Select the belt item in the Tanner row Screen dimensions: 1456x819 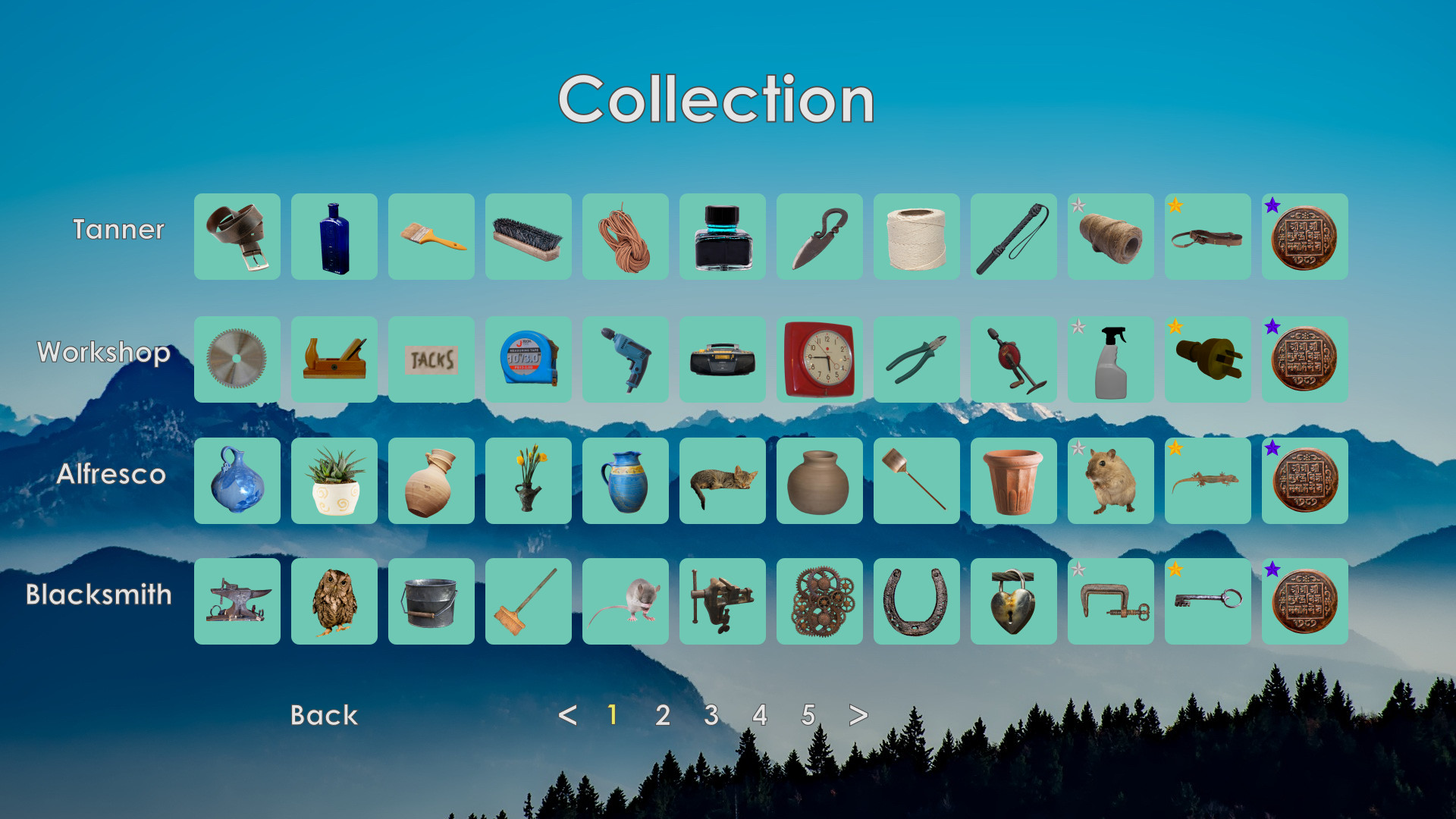coord(237,237)
